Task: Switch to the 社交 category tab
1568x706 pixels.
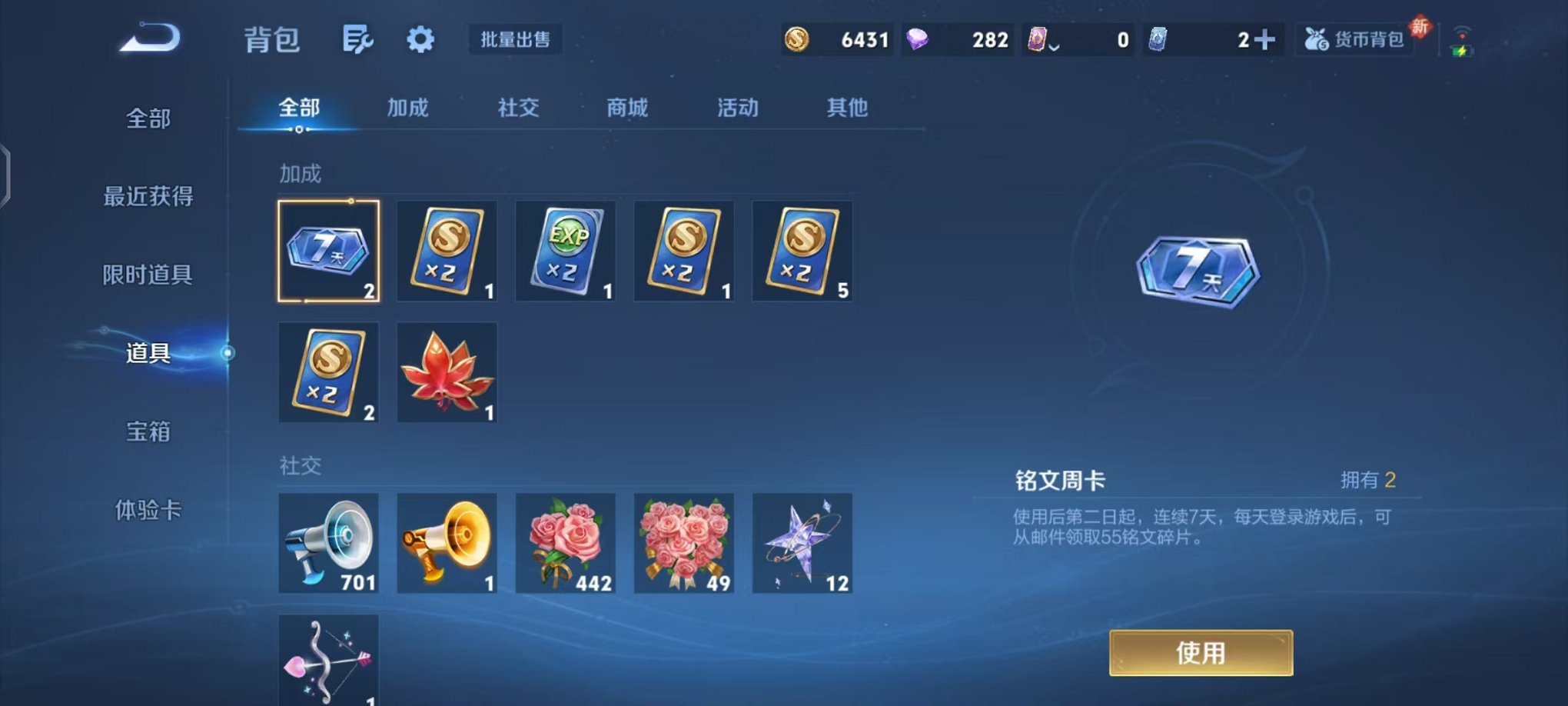Action: click(x=519, y=108)
